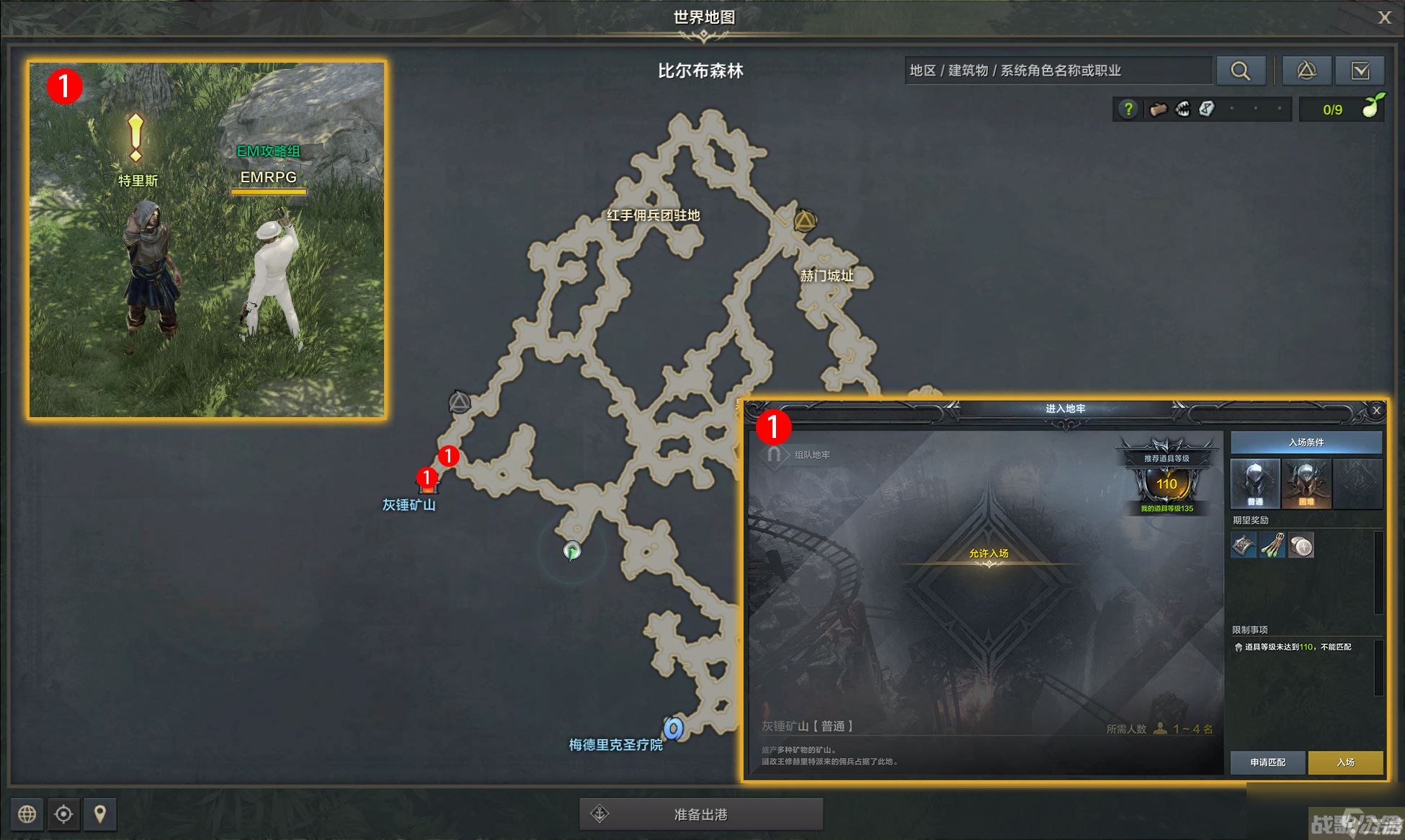Click the crosshair center-on-player icon

tap(63, 814)
